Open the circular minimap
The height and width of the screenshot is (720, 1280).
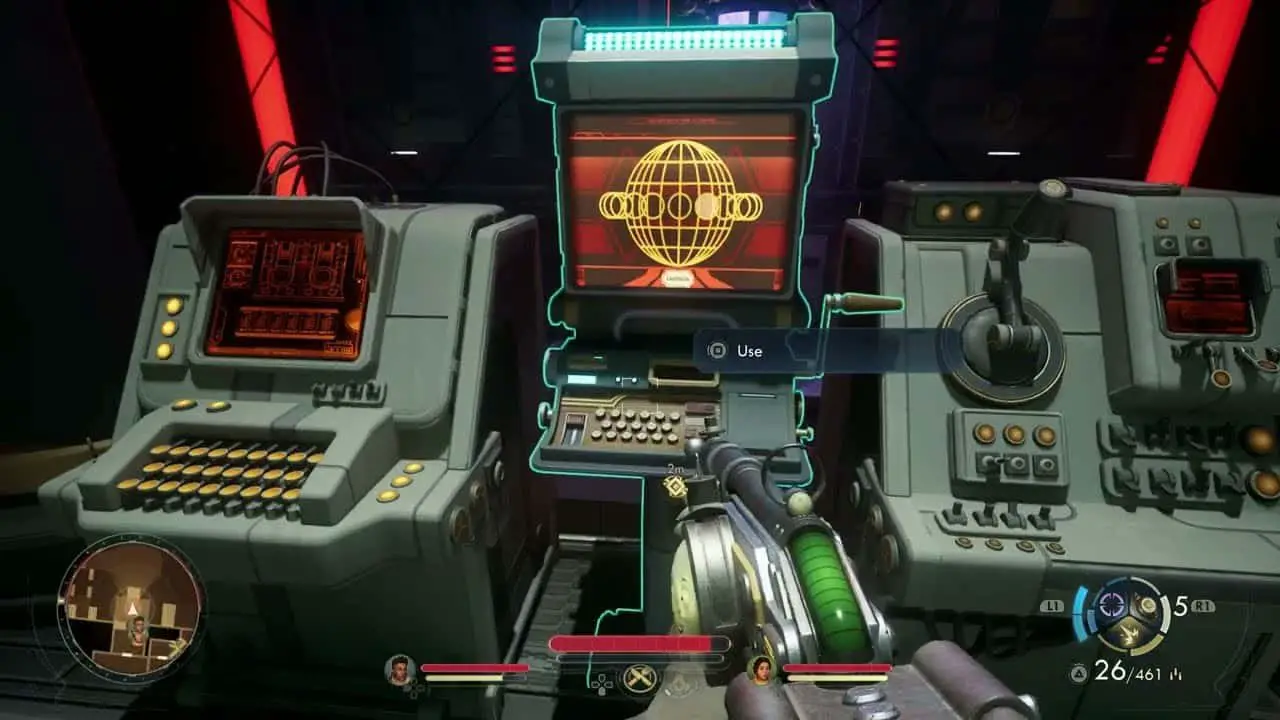[131, 608]
